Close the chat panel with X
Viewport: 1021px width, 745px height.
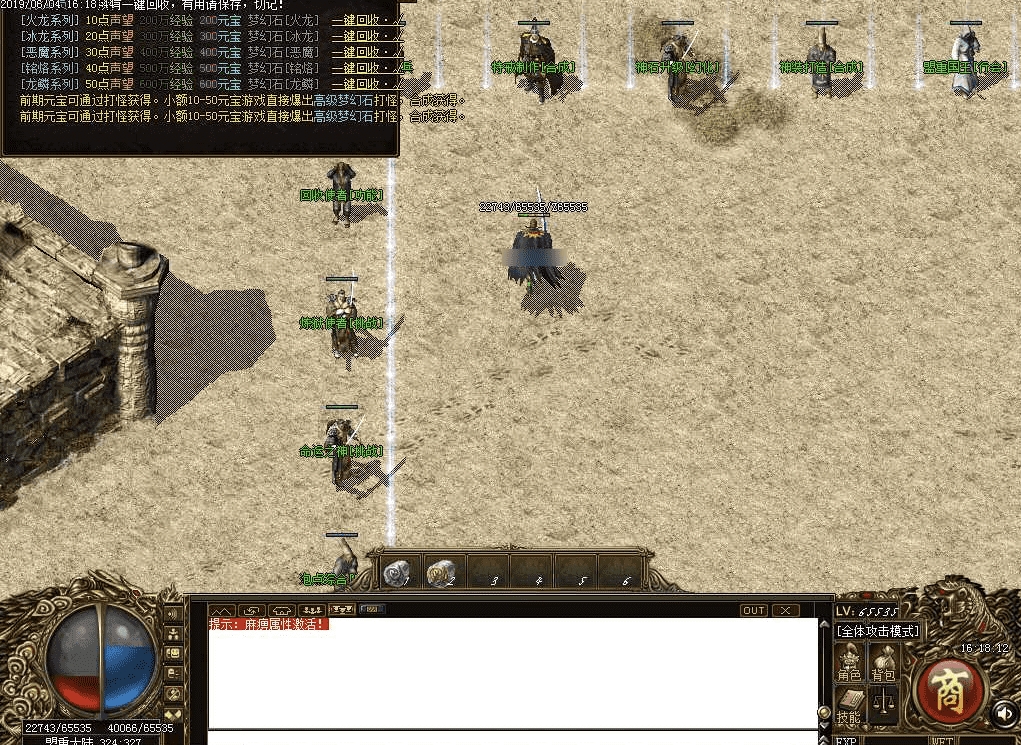point(786,610)
